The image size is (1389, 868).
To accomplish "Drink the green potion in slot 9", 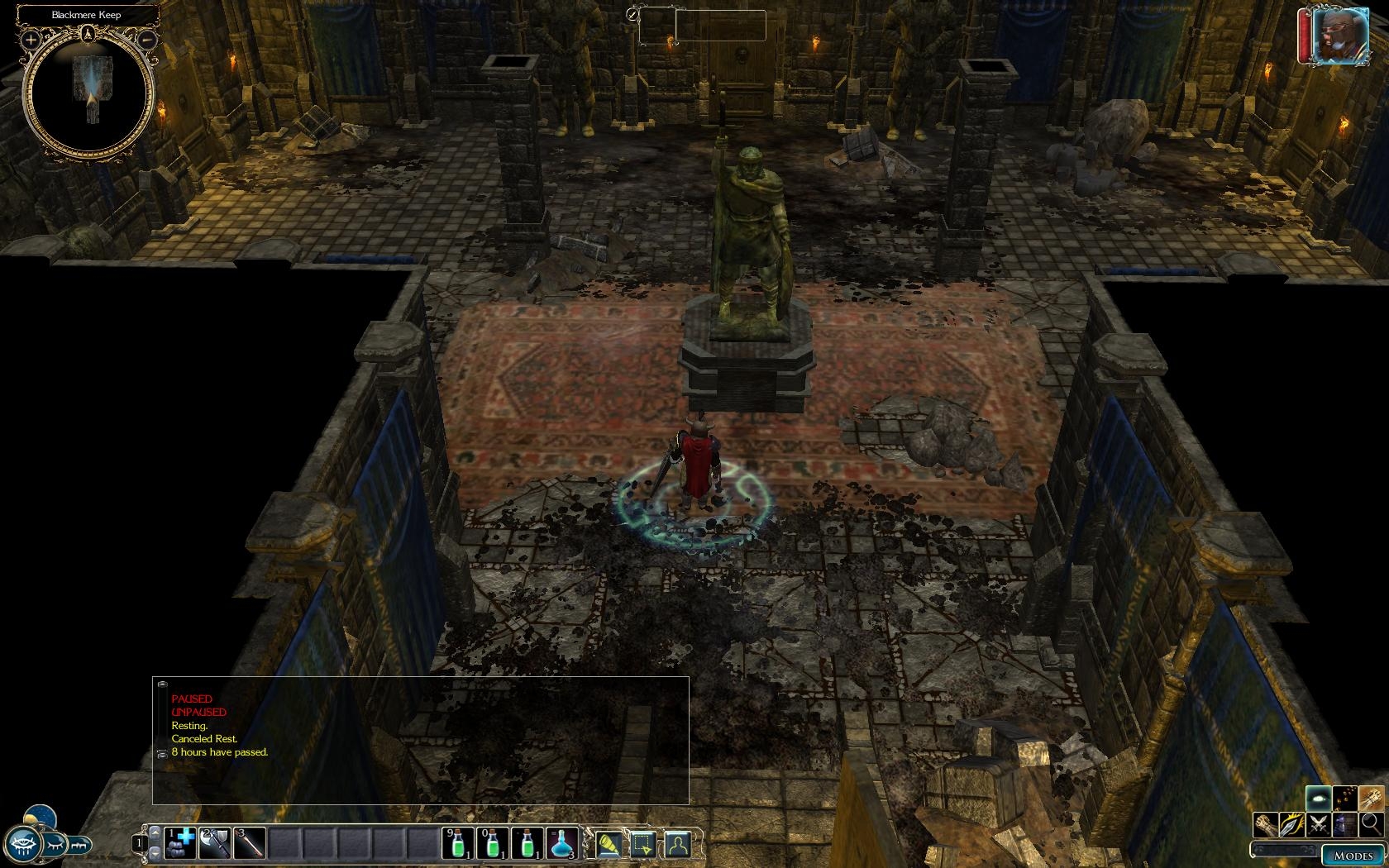I will tap(458, 843).
